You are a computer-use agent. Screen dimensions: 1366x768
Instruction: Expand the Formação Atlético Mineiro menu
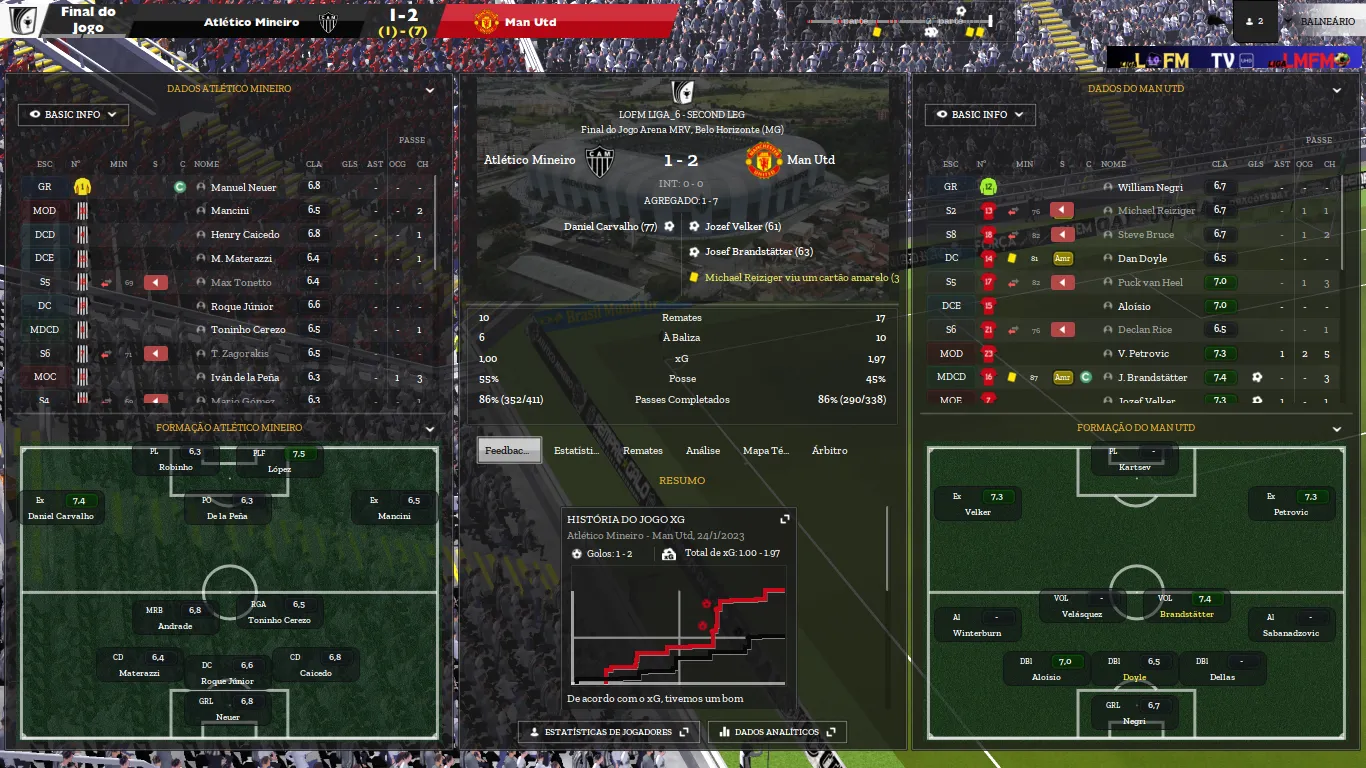click(430, 428)
